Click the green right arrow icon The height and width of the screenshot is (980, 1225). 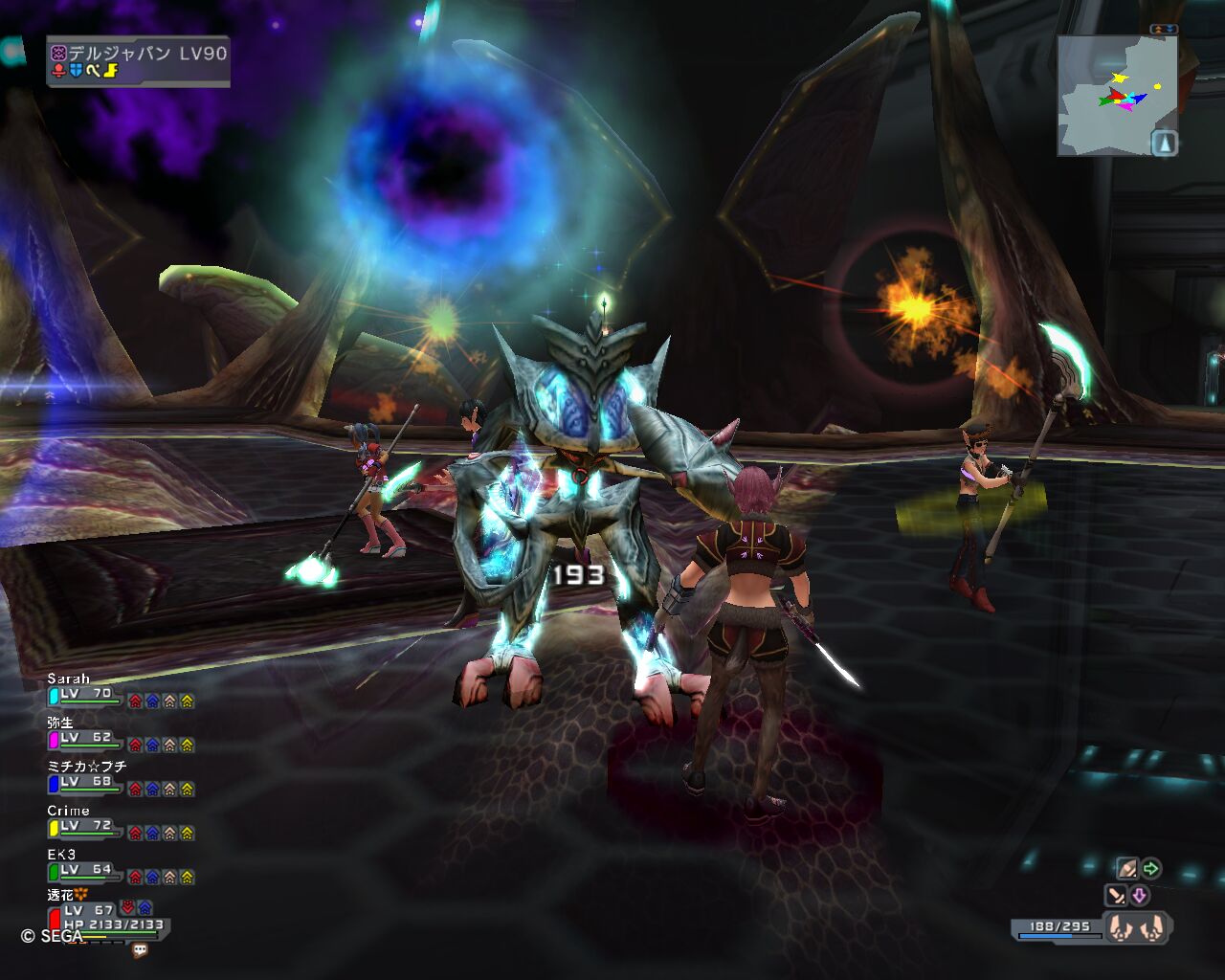1151,869
